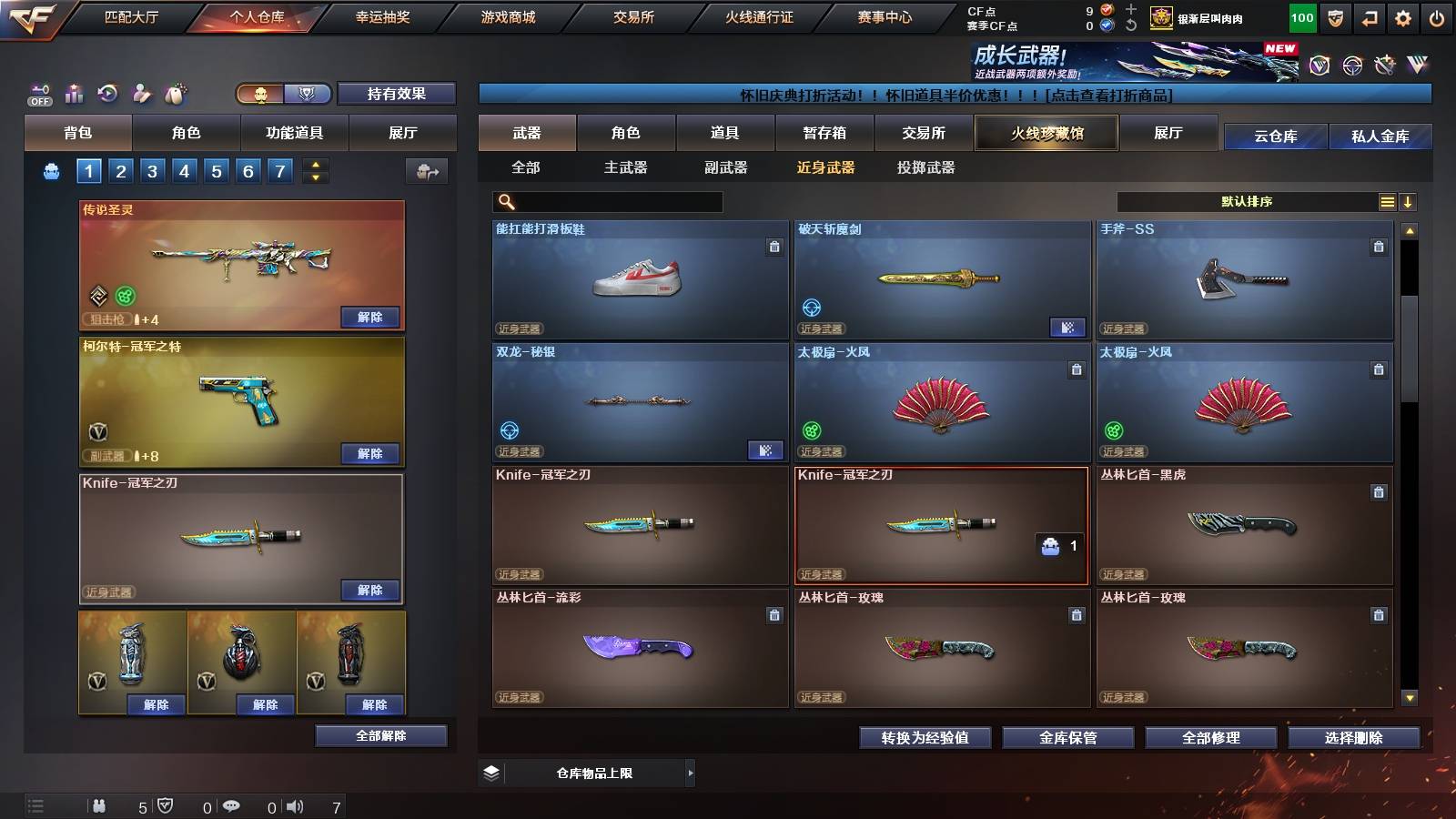This screenshot has width=1456, height=819.
Task: Select backpack number 3
Action: pos(151,170)
